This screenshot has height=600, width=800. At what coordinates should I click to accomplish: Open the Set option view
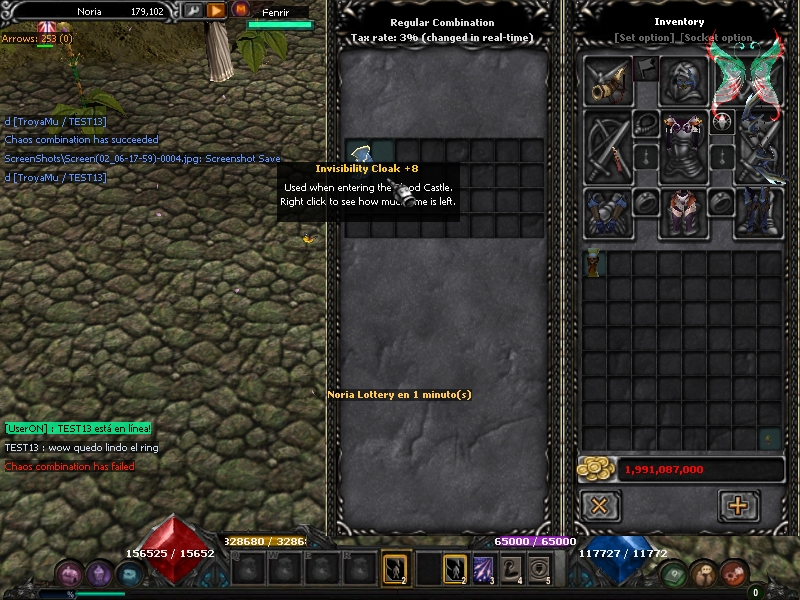[643, 38]
